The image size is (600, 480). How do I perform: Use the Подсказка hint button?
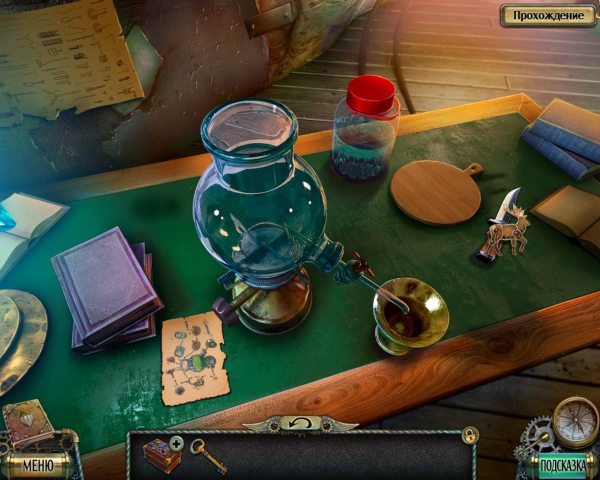(x=563, y=465)
